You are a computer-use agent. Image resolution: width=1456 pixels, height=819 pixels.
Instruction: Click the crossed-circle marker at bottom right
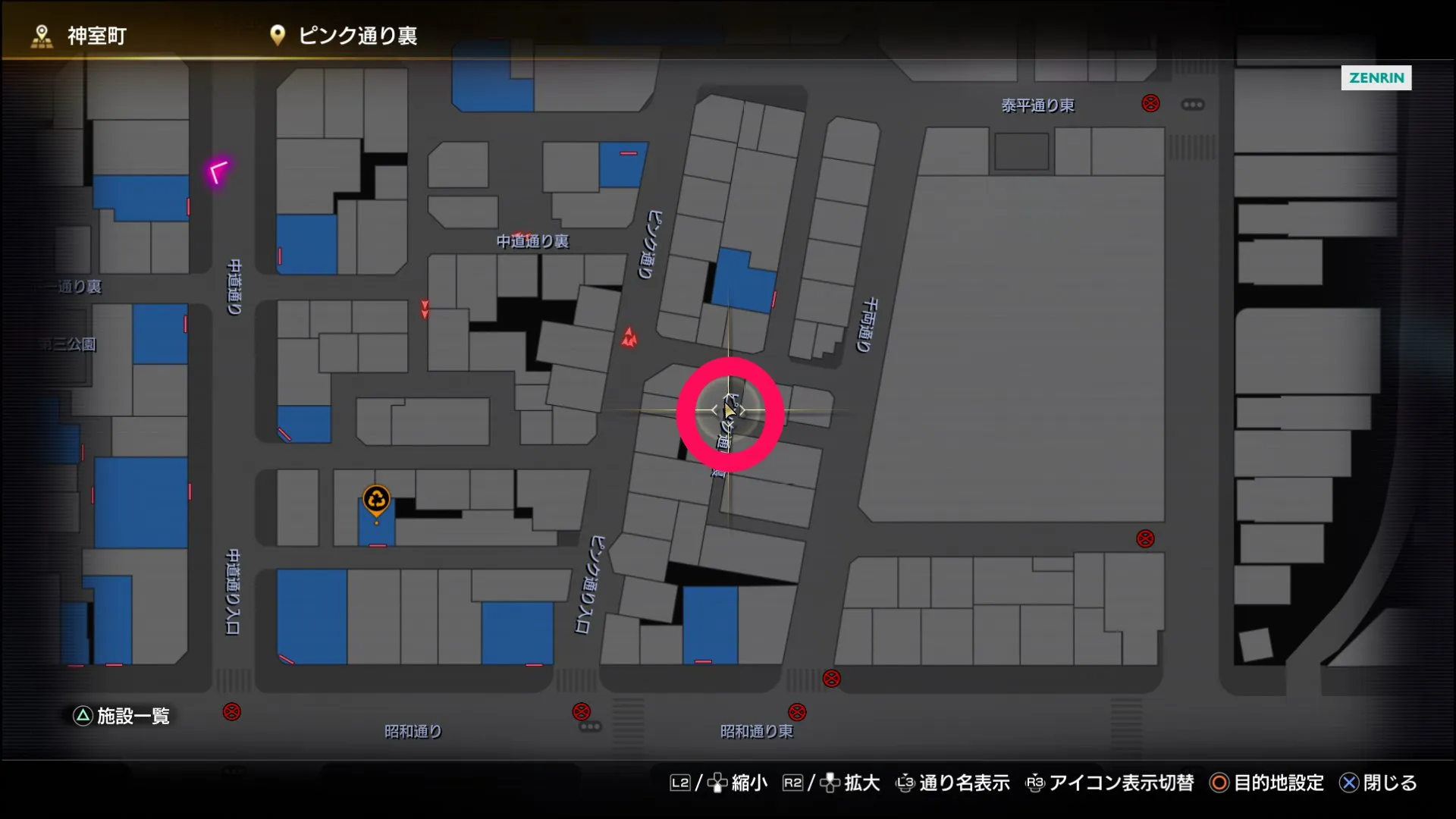tap(1145, 539)
